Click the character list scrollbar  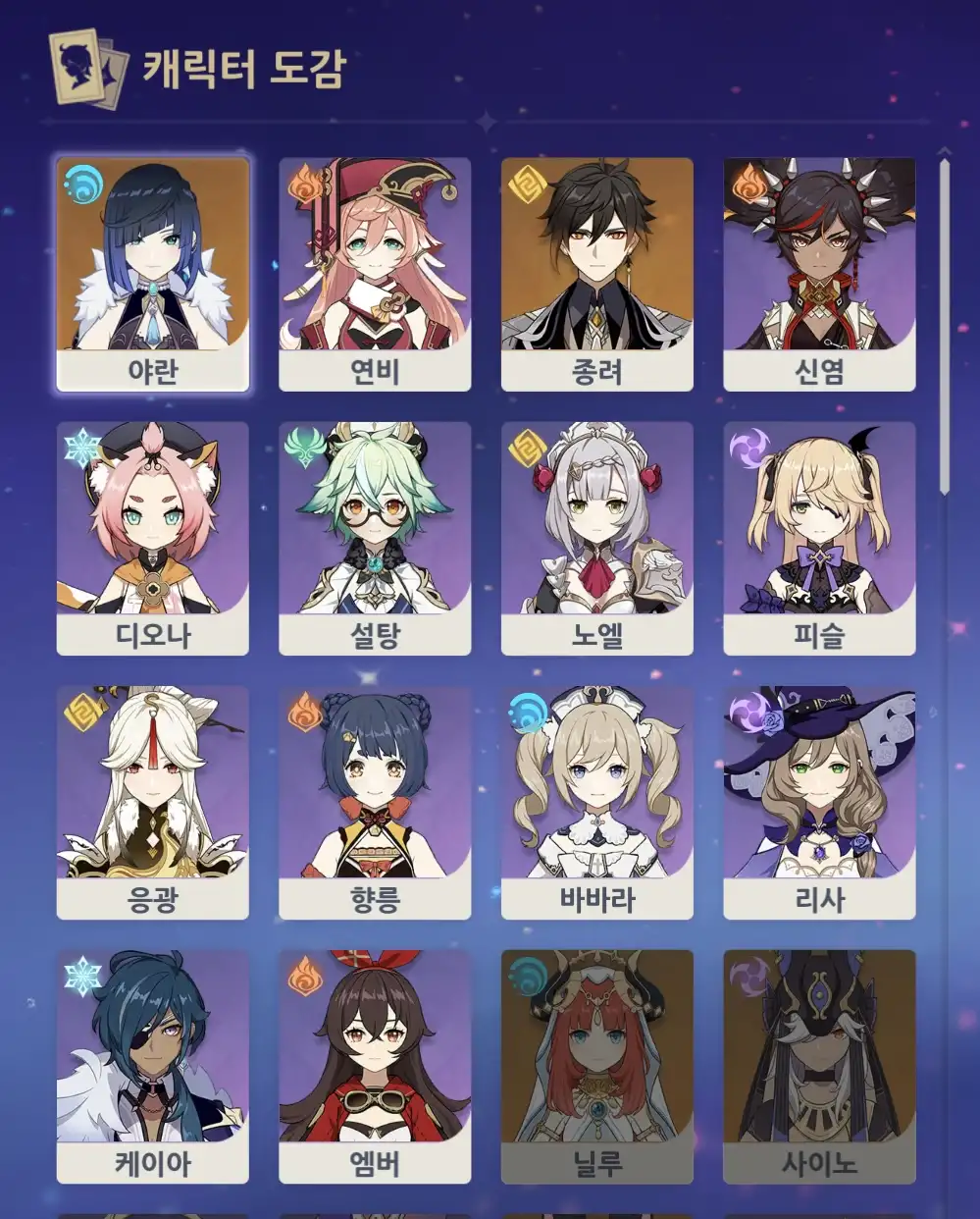click(945, 324)
